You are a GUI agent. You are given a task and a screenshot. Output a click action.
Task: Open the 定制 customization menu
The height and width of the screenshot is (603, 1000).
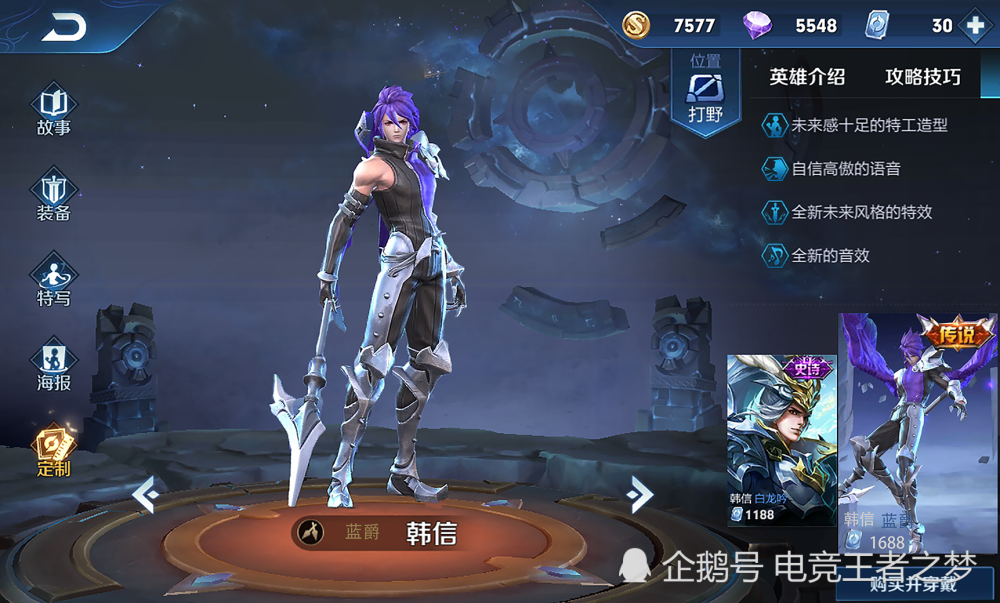tap(54, 452)
